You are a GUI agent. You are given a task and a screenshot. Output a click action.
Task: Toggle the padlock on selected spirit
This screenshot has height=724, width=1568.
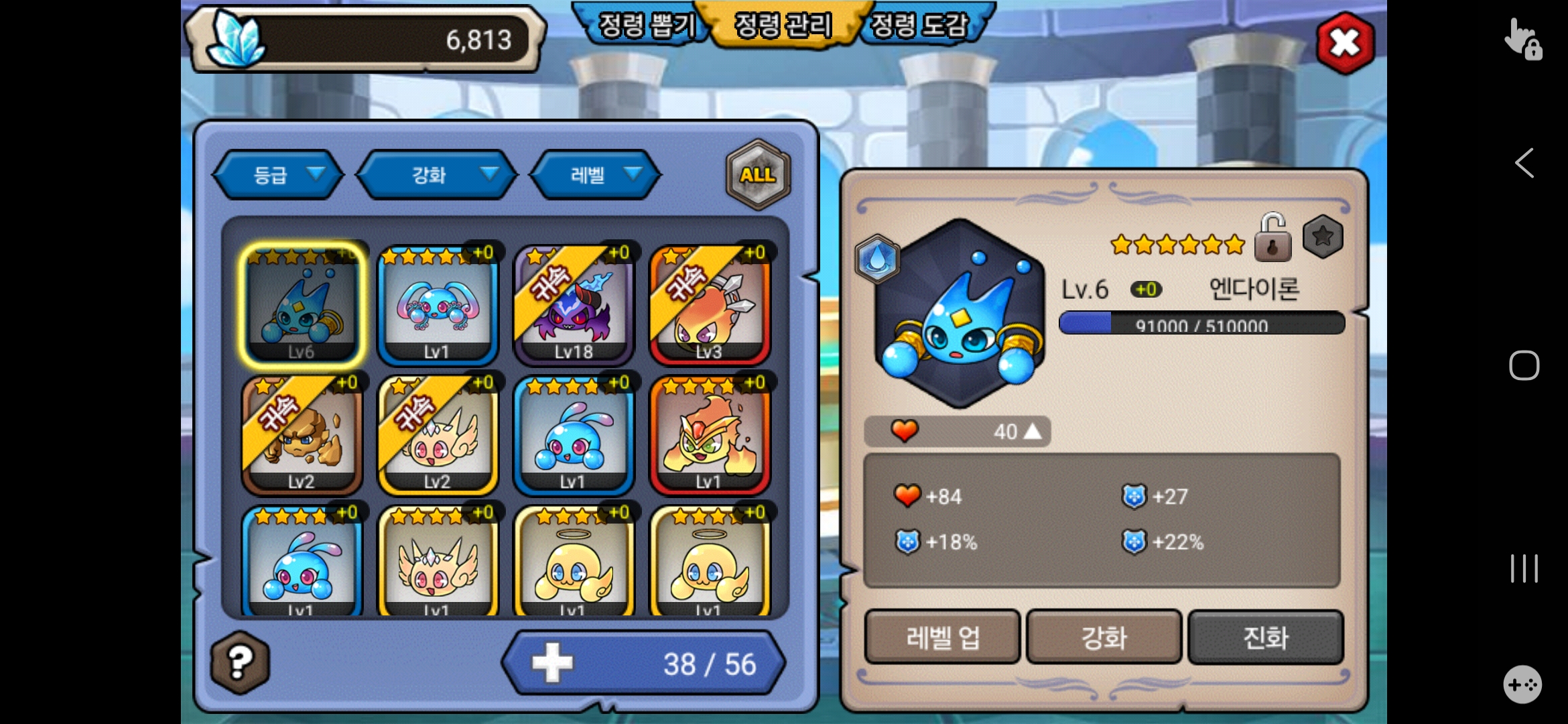[x=1272, y=237]
